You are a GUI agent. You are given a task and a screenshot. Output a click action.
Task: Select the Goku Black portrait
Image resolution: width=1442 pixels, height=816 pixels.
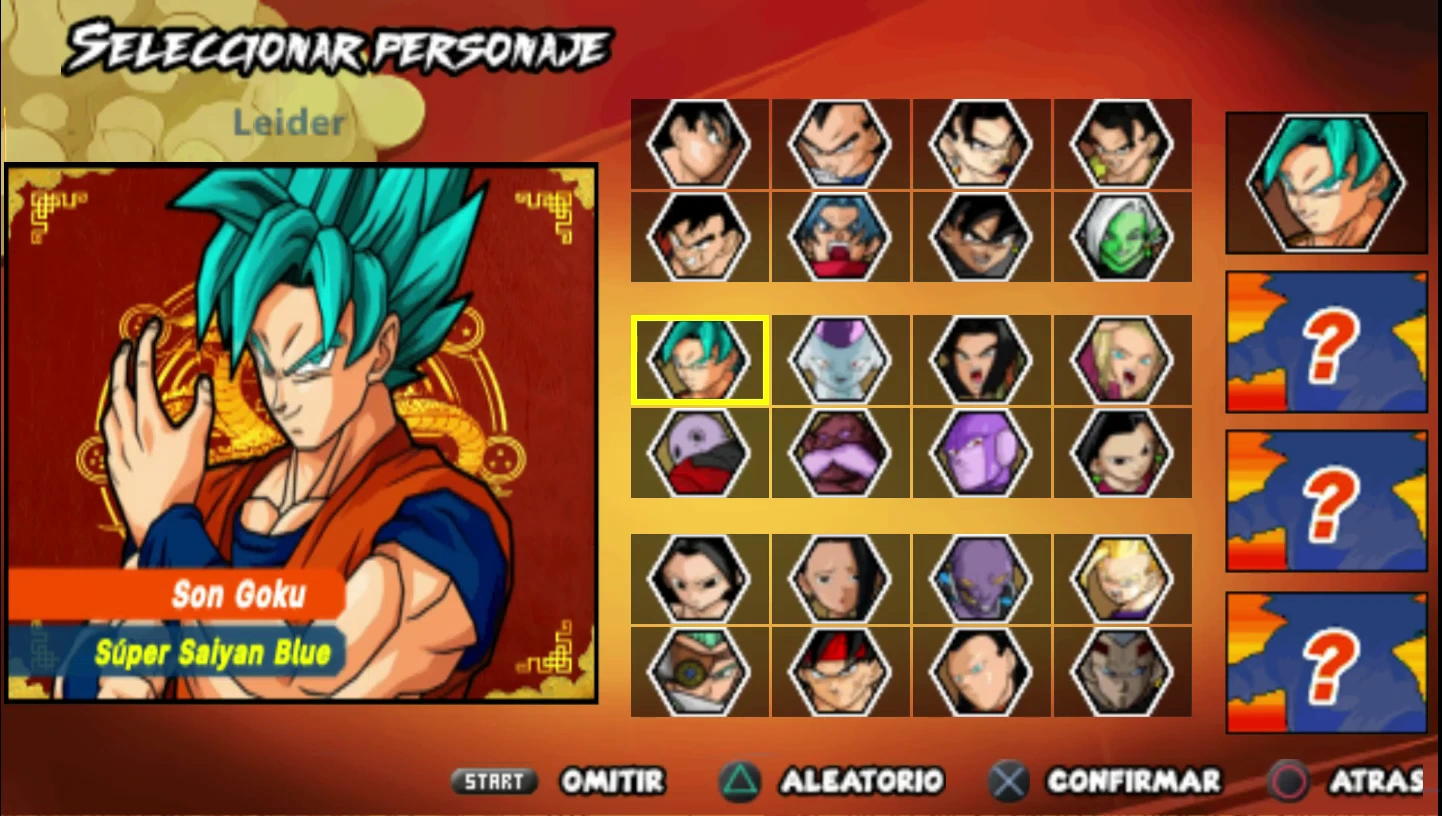pos(983,237)
